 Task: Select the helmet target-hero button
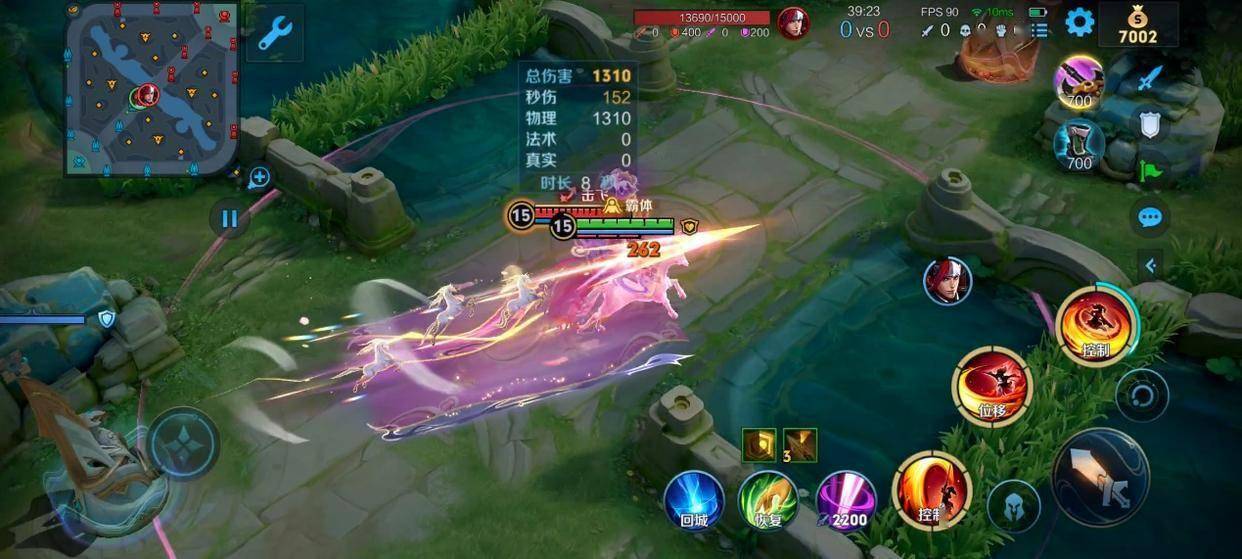[x=1013, y=505]
